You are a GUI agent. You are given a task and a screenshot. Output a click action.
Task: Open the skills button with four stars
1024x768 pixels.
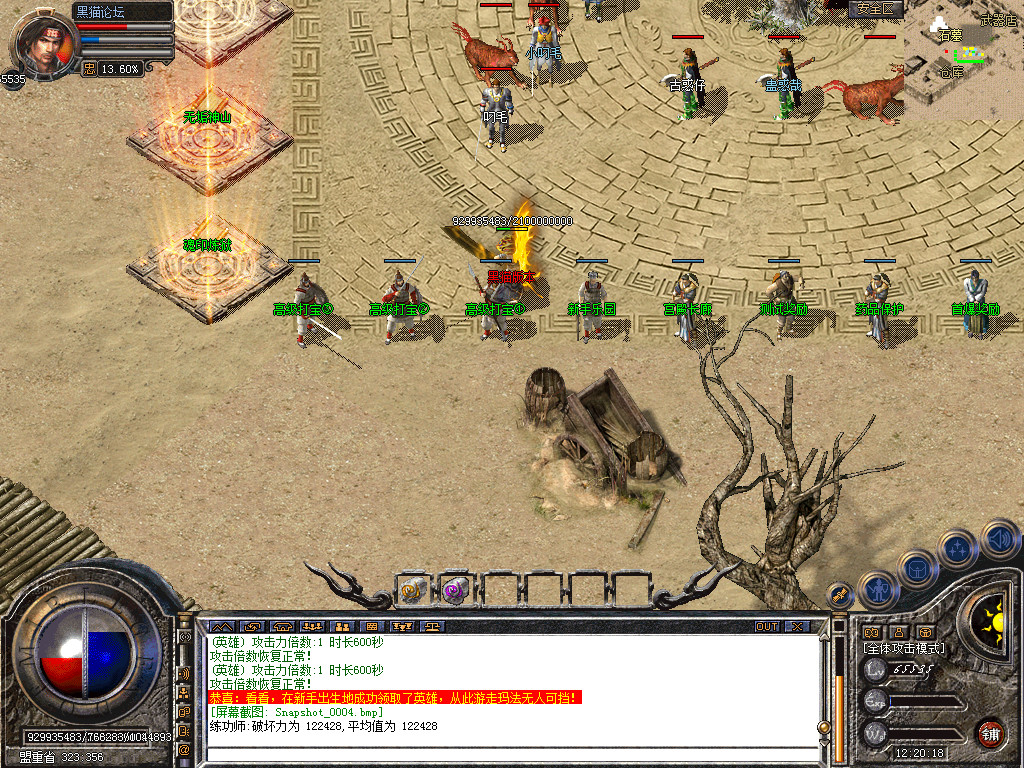click(x=957, y=548)
